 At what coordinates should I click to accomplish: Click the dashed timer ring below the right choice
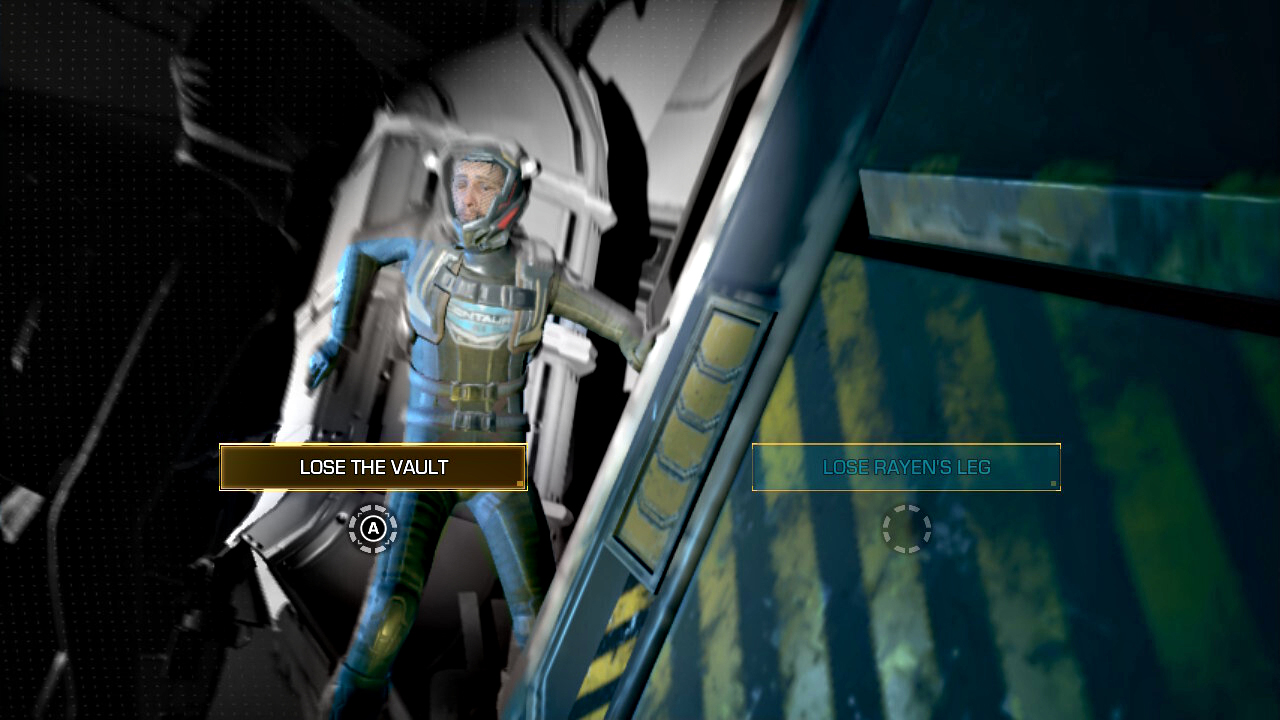pos(905,530)
